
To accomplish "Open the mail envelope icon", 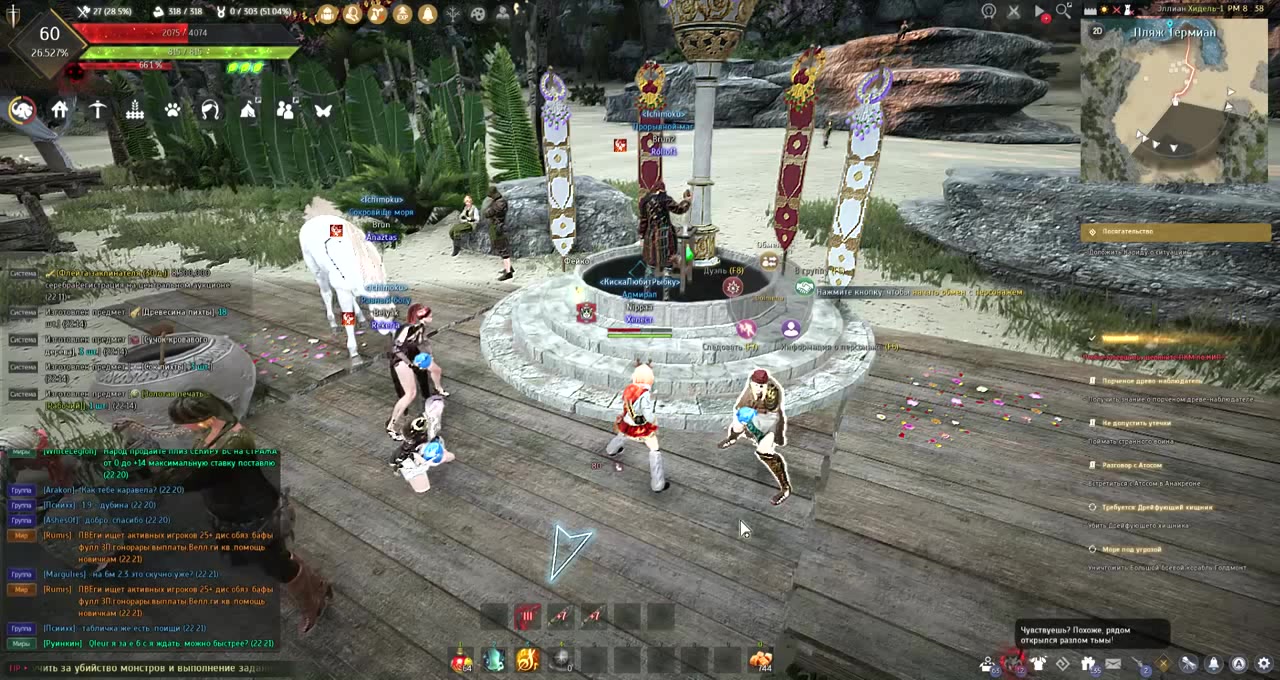I will [x=1113, y=663].
